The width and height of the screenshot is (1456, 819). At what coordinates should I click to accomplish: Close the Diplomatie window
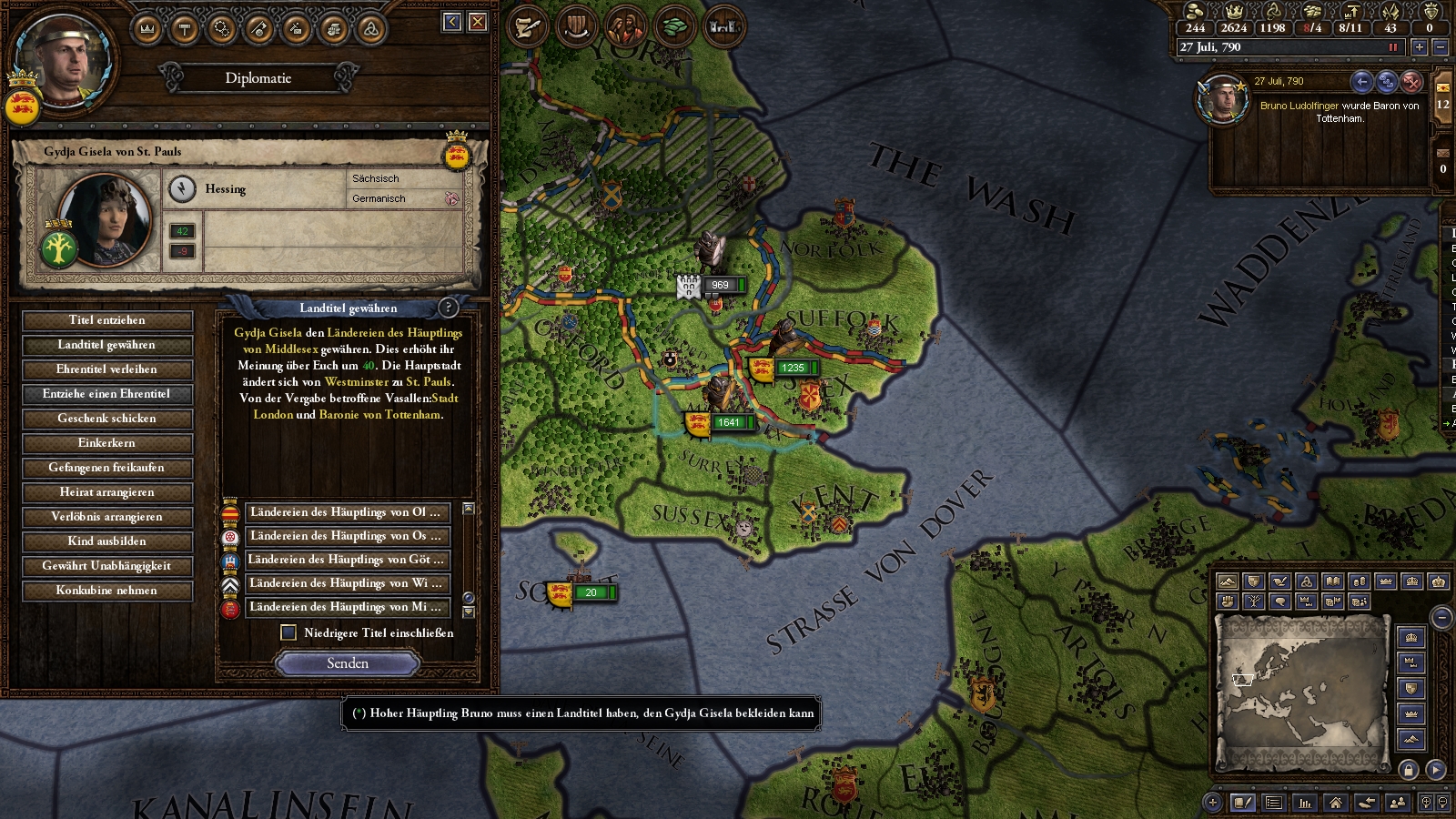[x=478, y=22]
